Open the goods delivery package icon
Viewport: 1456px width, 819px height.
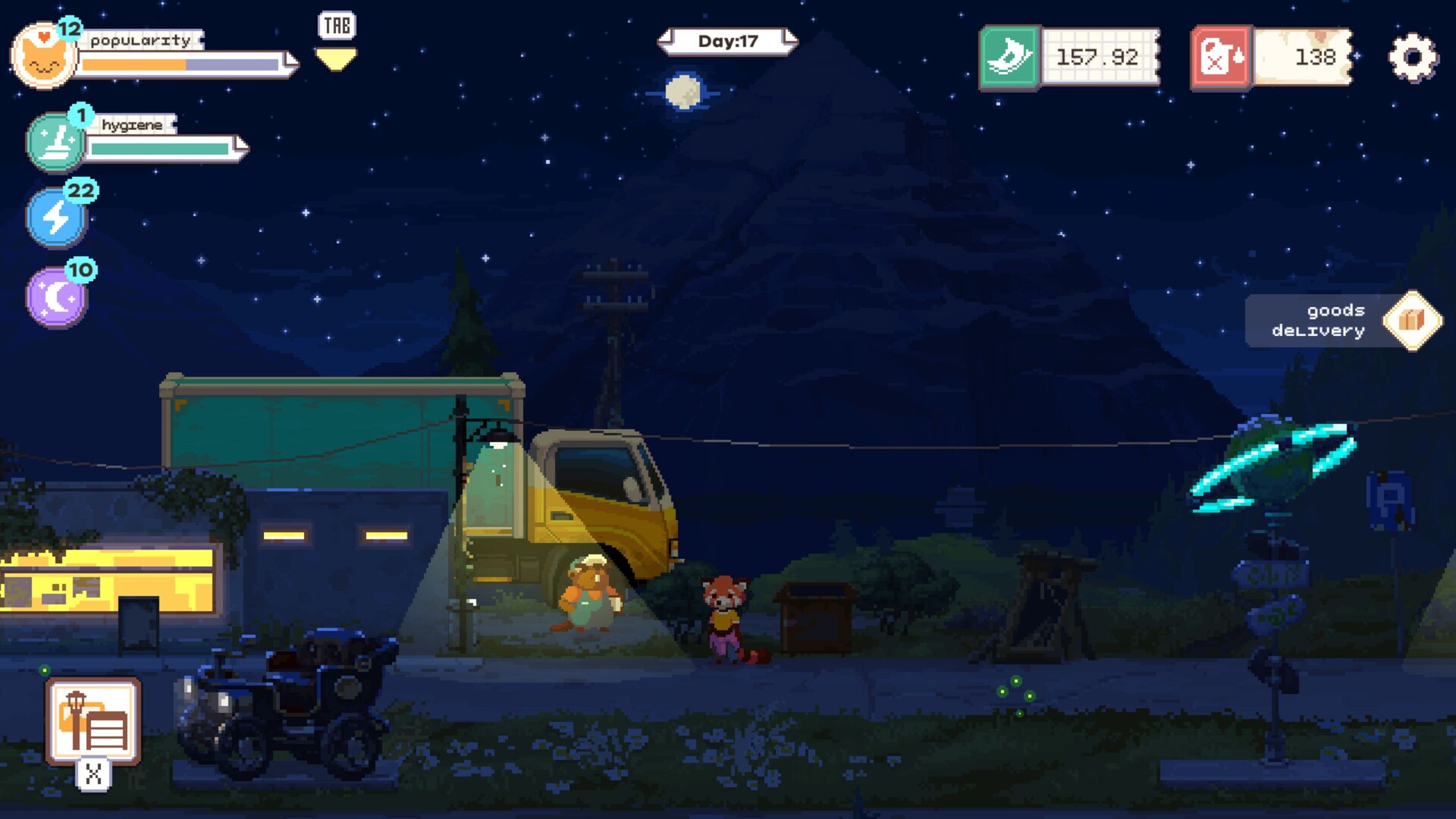pos(1412,320)
